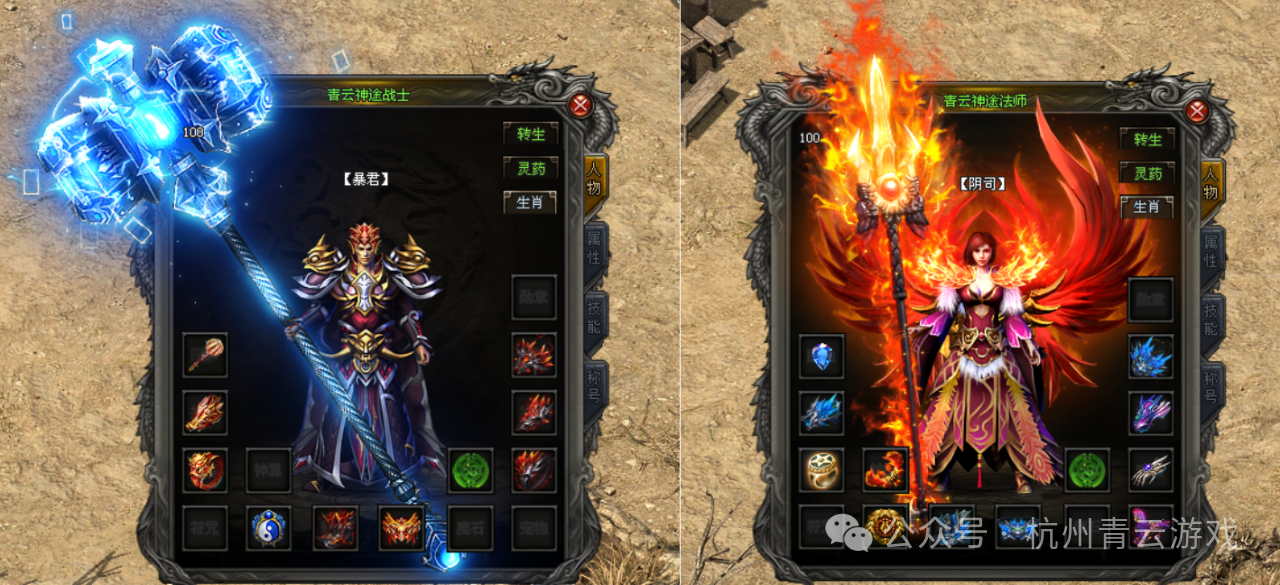Image resolution: width=1280 pixels, height=585 pixels.
Task: Select 灵药 in the mage panel
Action: tap(1147, 173)
